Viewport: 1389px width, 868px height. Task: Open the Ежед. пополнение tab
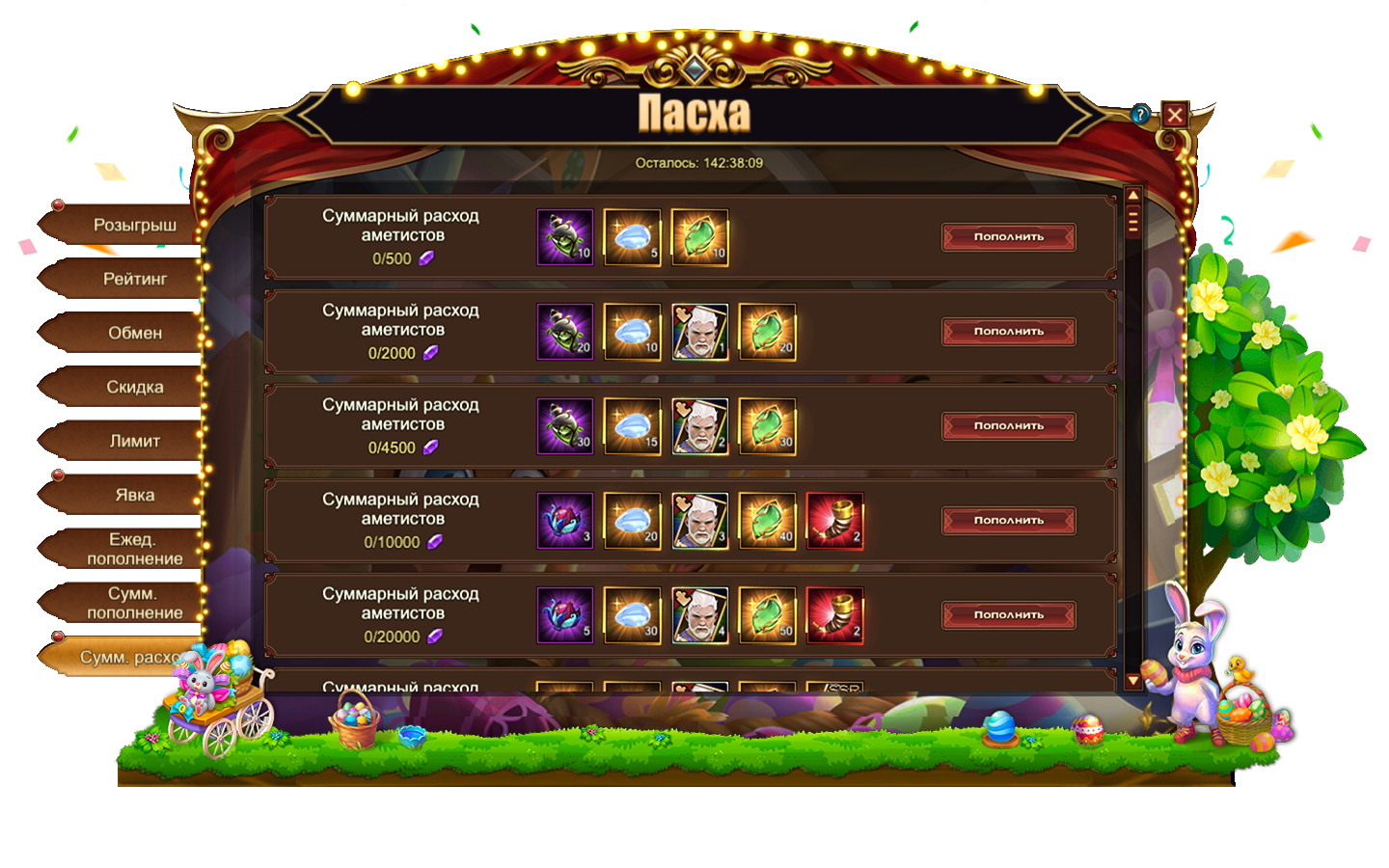[x=134, y=550]
